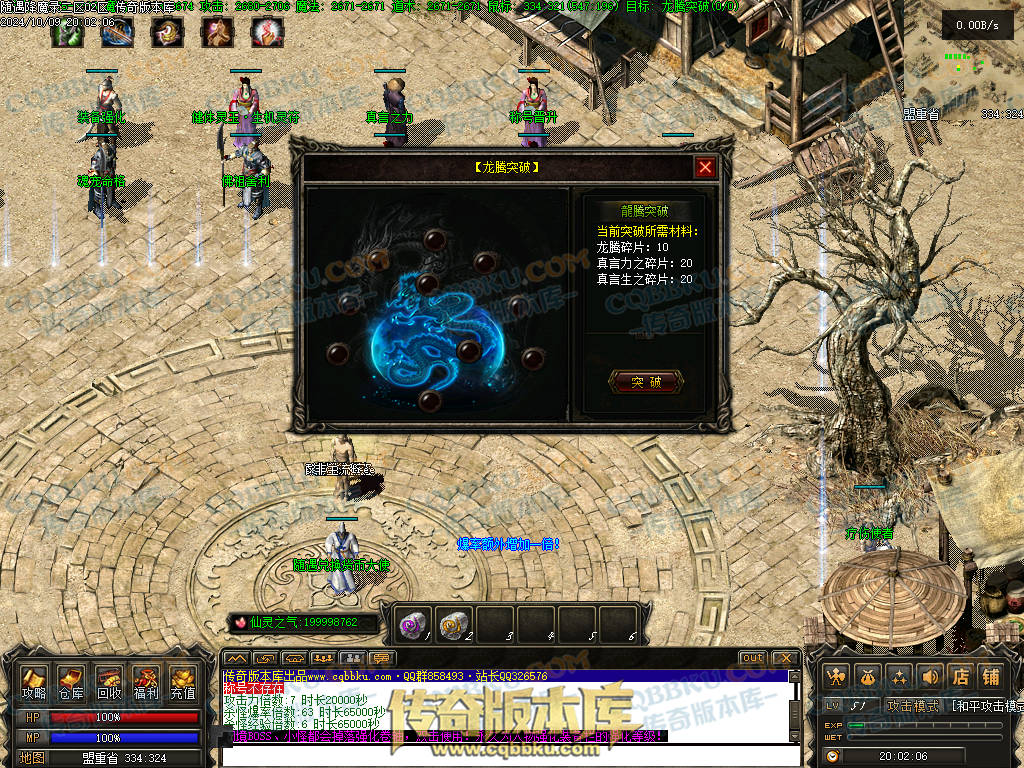Select the purple spiral stone in hotbar slot 1

pos(413,624)
